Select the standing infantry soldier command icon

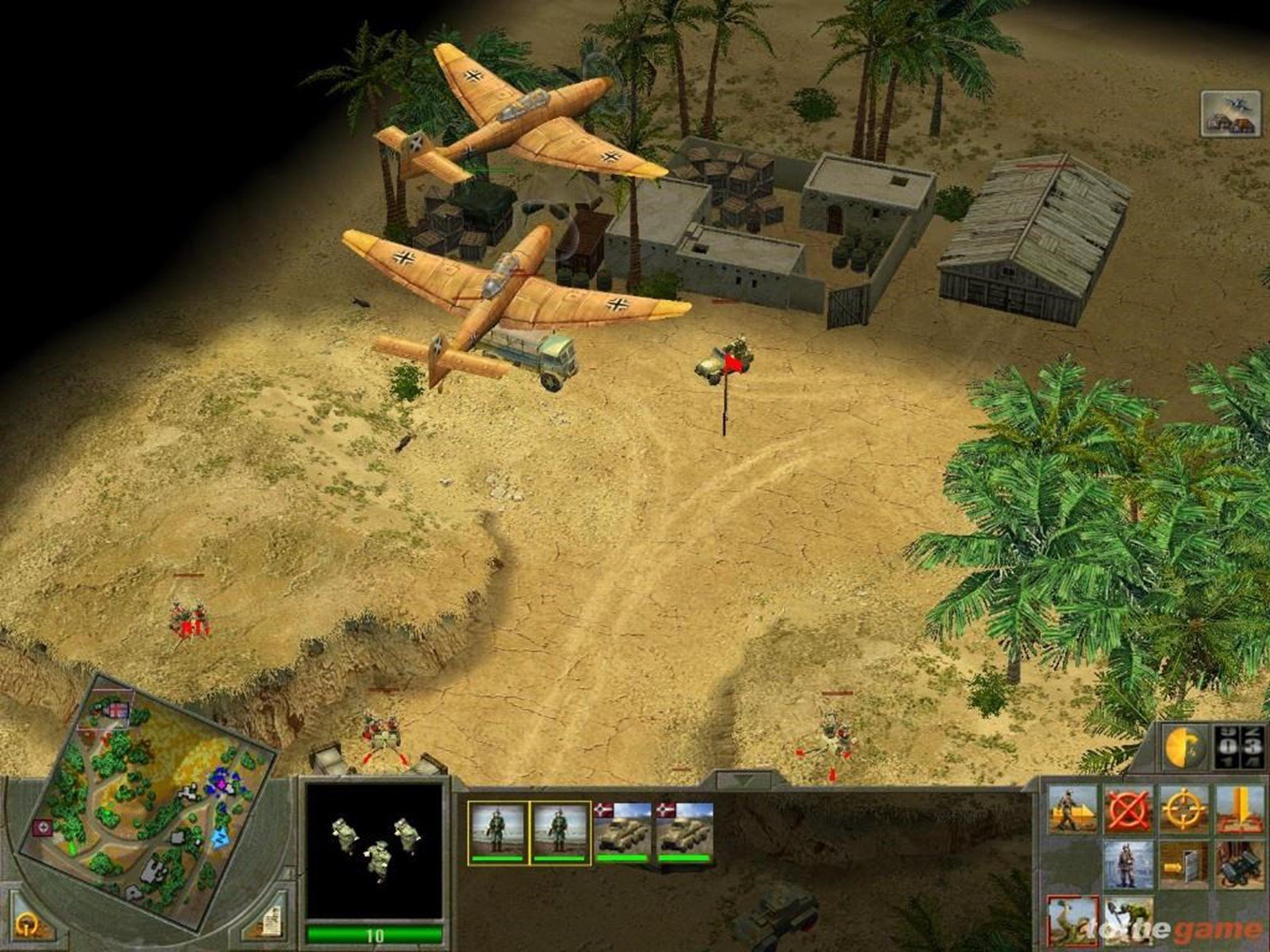pos(1130,866)
